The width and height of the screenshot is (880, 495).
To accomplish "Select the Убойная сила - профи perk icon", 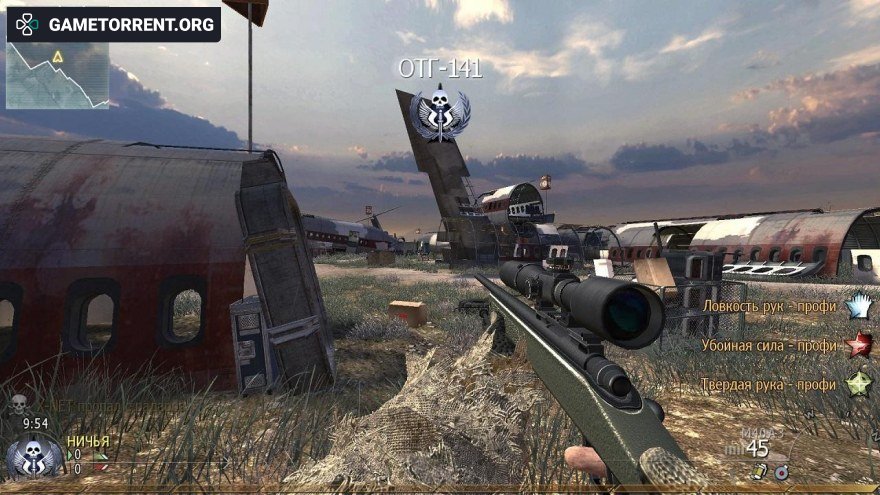I will pyautogui.click(x=858, y=345).
